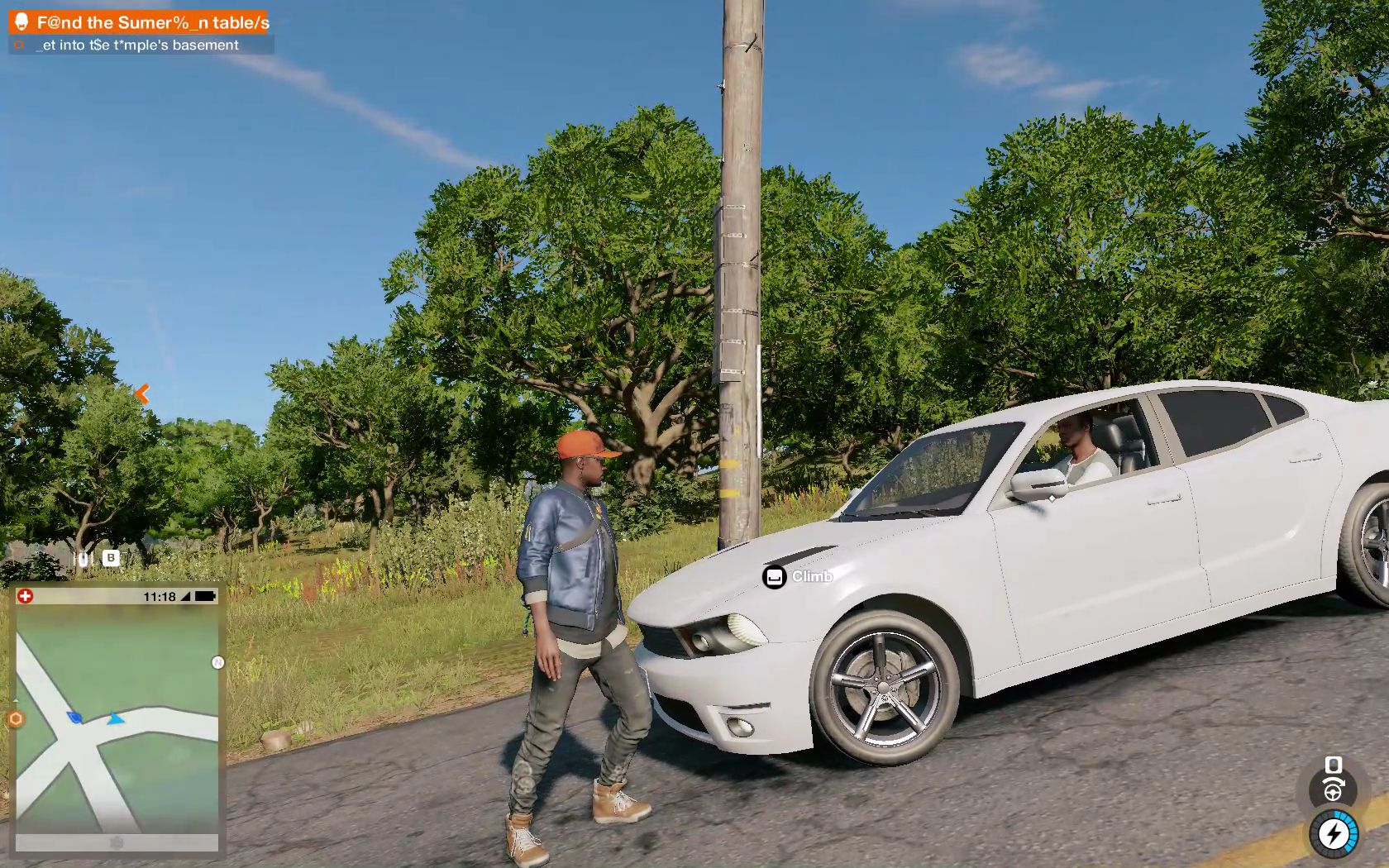Viewport: 1389px width, 868px height.
Task: Click the blue waypoint marker on the minimap
Action: (x=73, y=718)
